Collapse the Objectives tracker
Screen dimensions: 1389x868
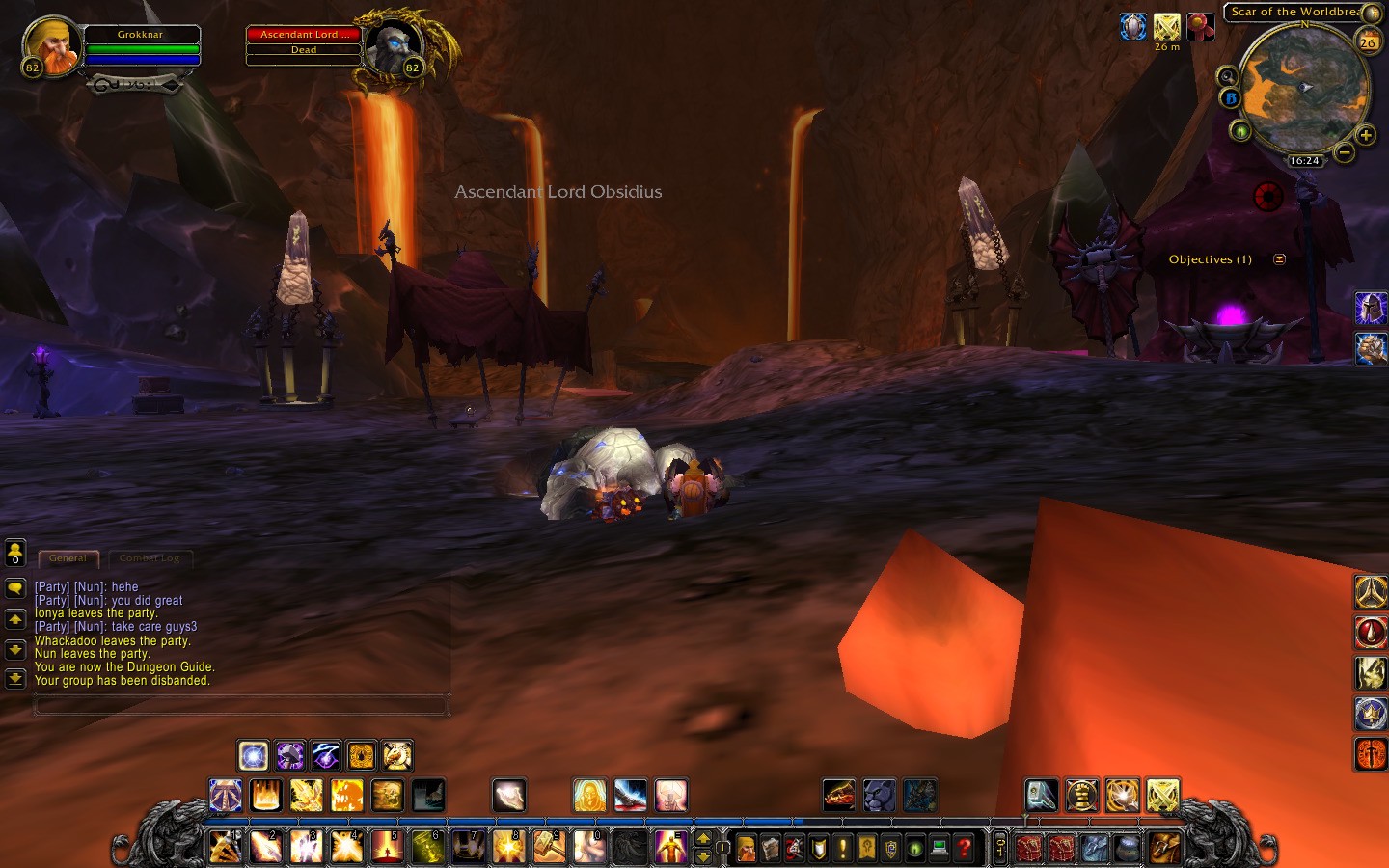(x=1279, y=259)
